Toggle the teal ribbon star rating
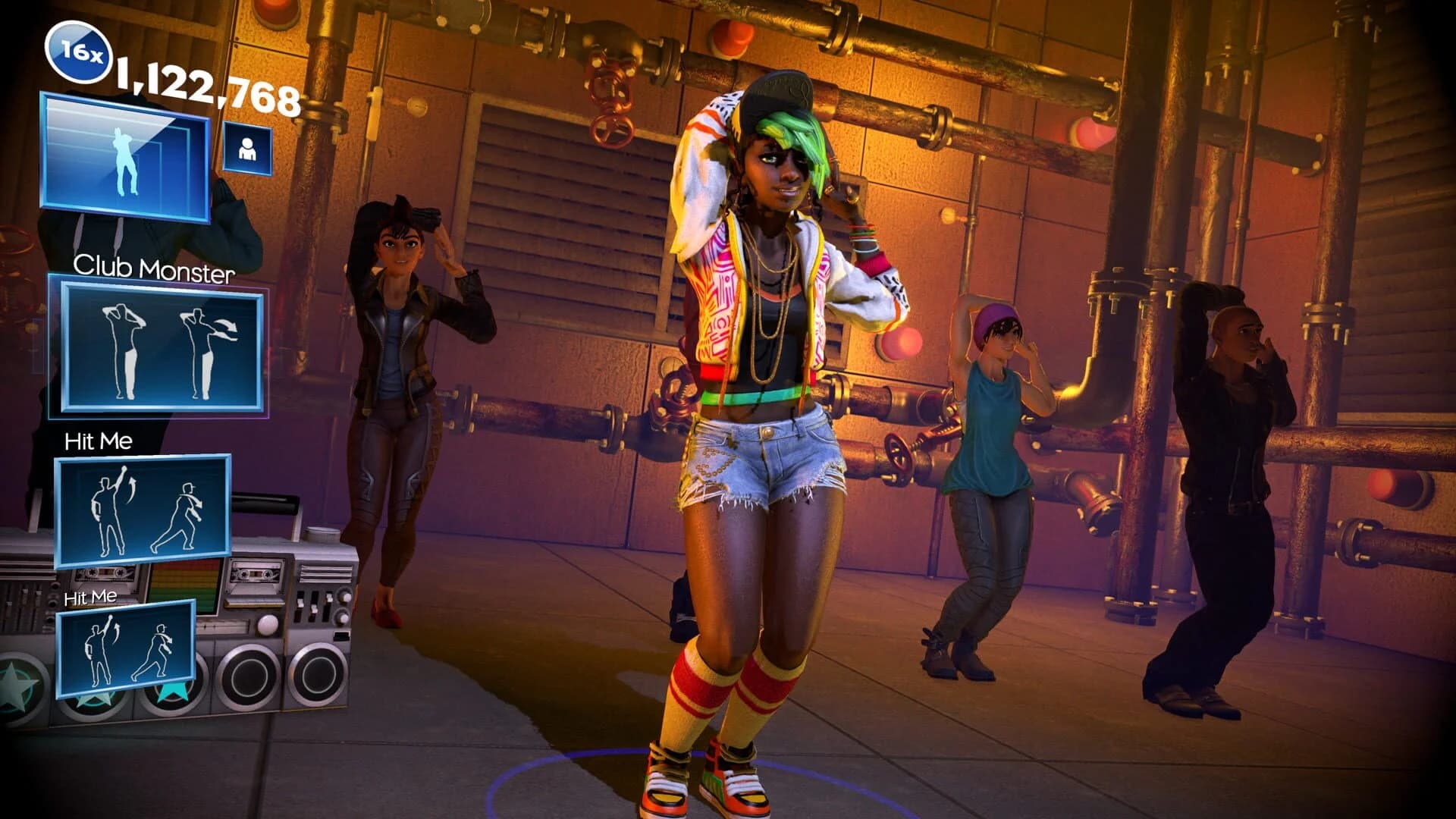This screenshot has width=1456, height=819. [x=171, y=690]
